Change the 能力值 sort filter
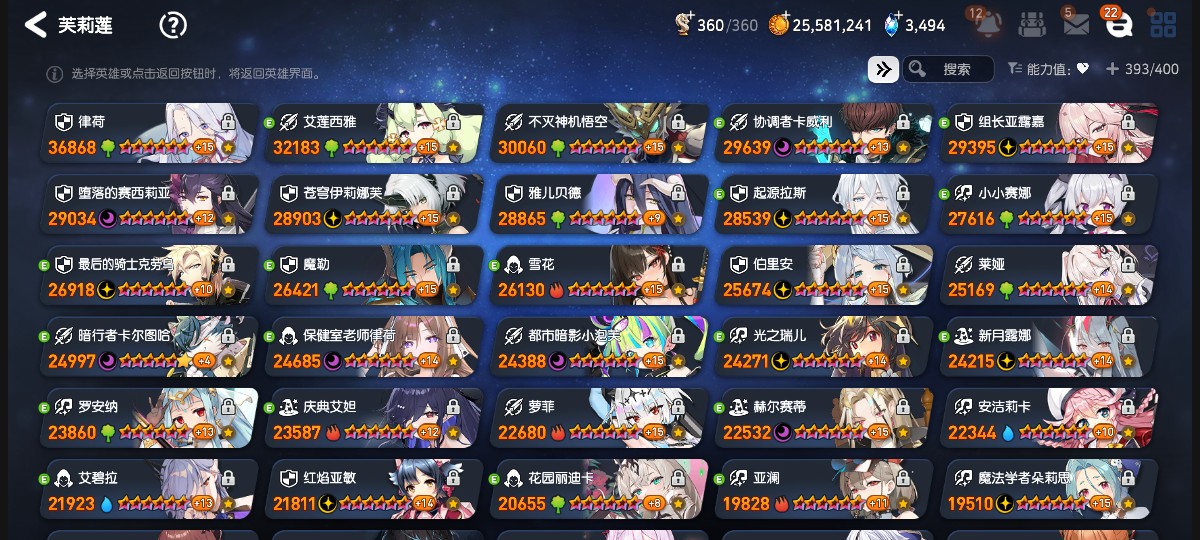 pyautogui.click(x=1048, y=69)
